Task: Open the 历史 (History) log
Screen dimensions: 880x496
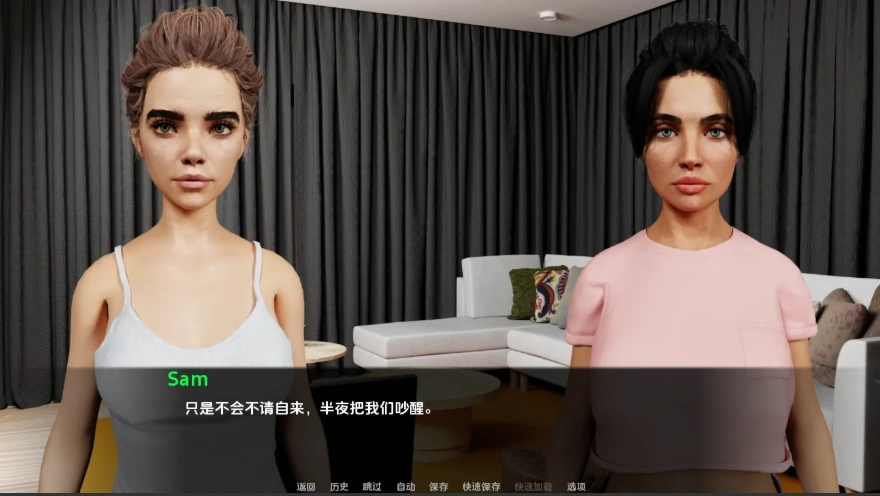Action: (x=339, y=487)
